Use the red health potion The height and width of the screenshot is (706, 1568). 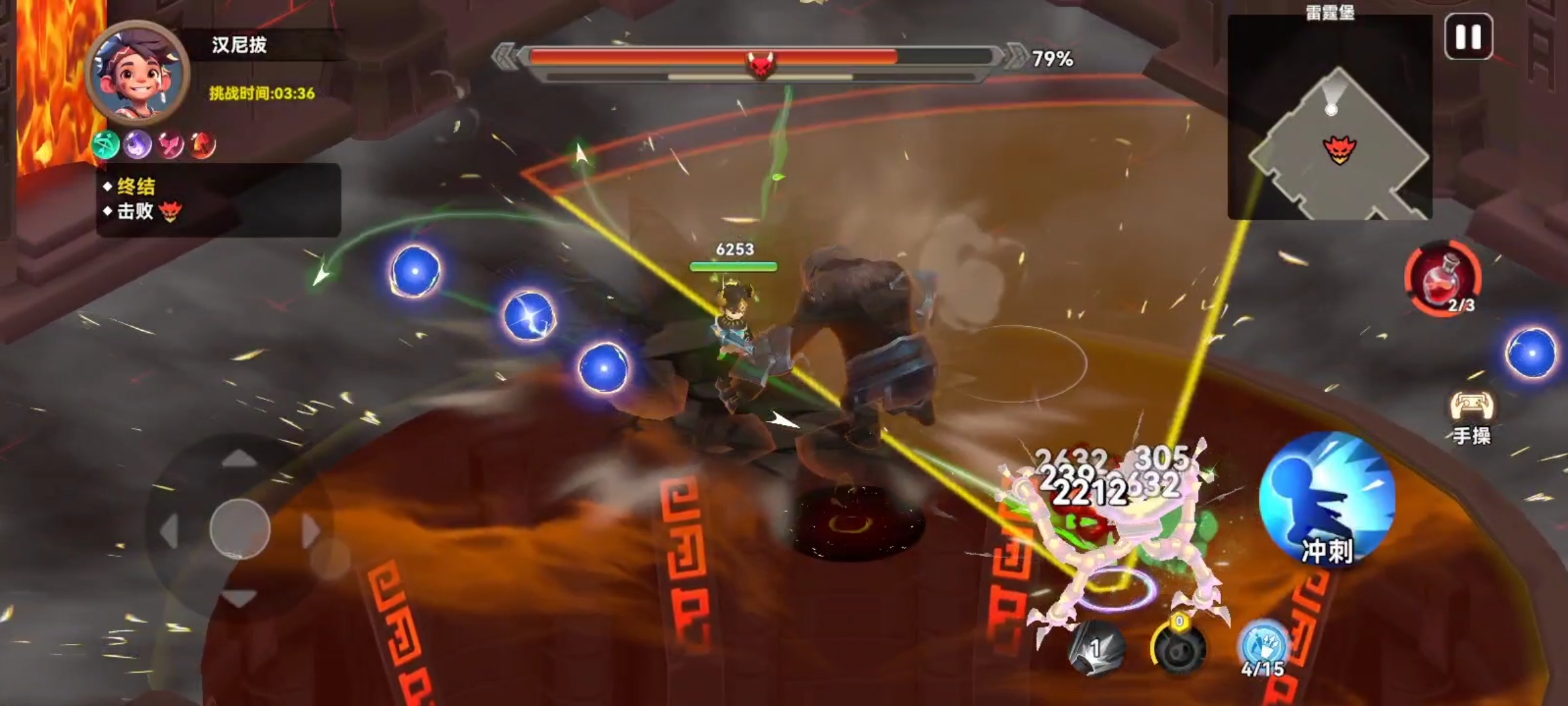1443,279
